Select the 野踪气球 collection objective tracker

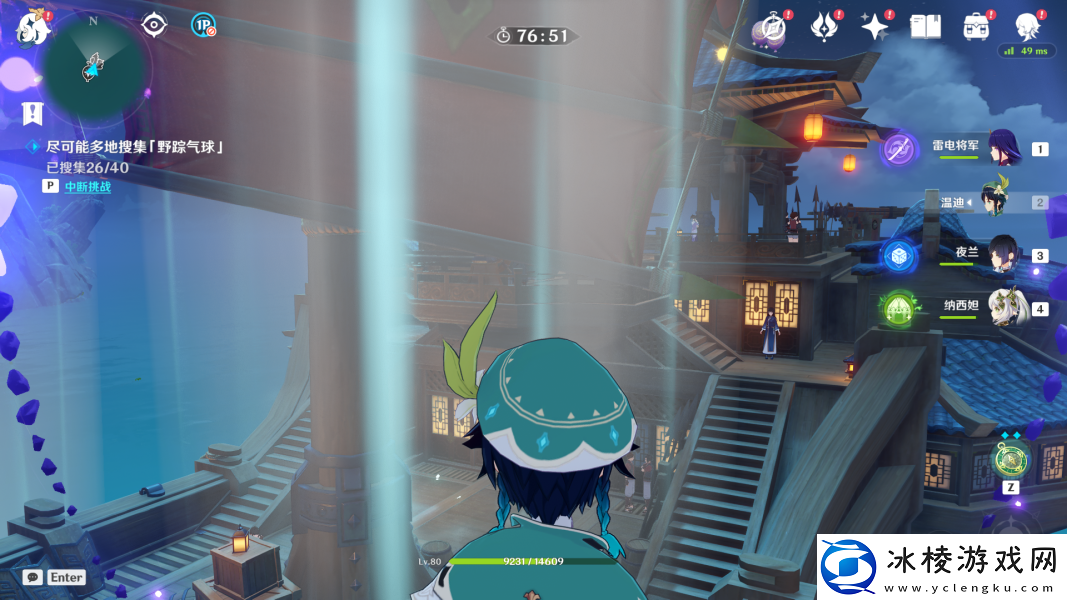[134, 146]
